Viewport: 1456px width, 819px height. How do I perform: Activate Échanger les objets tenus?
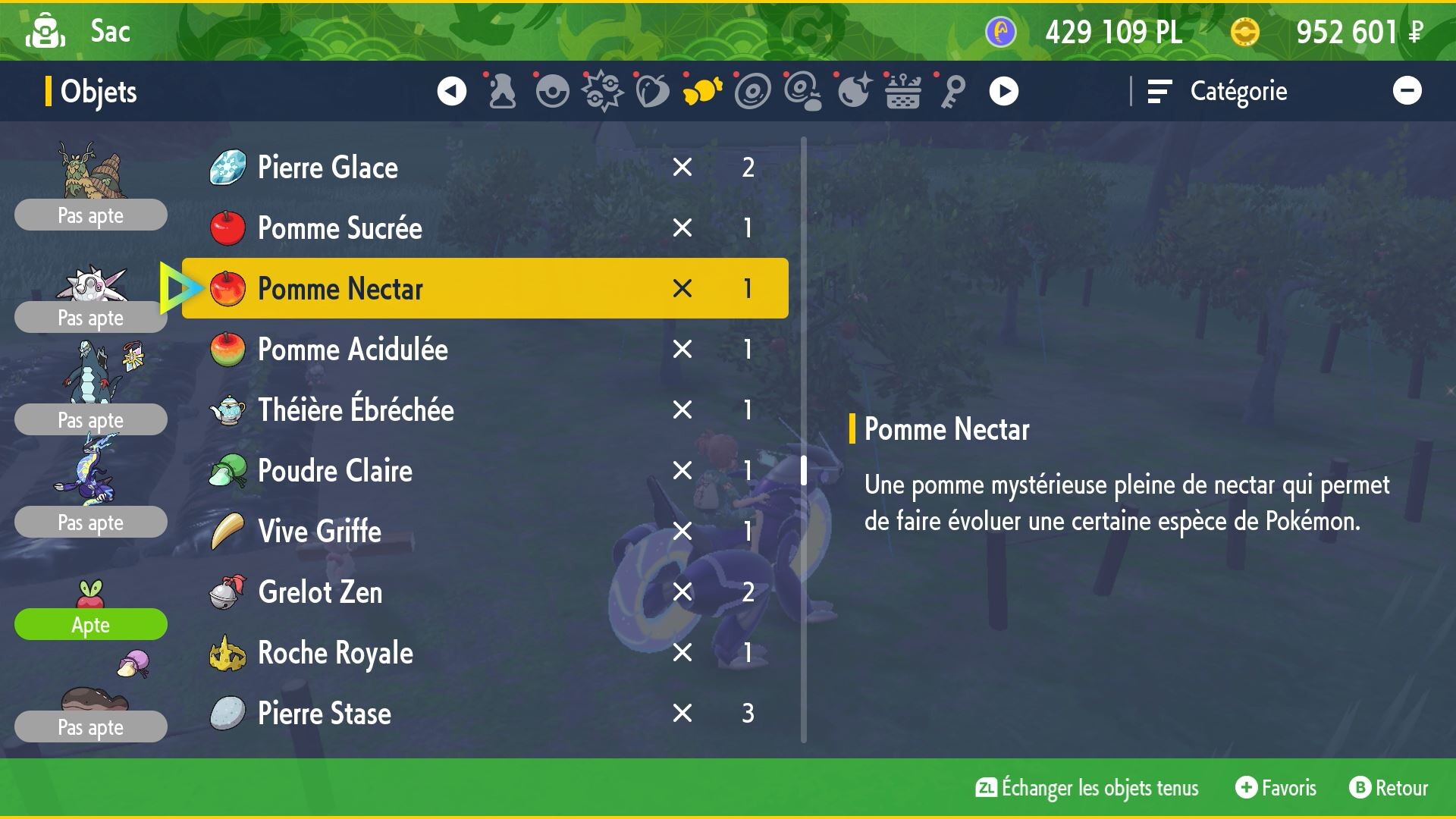pyautogui.click(x=1084, y=788)
